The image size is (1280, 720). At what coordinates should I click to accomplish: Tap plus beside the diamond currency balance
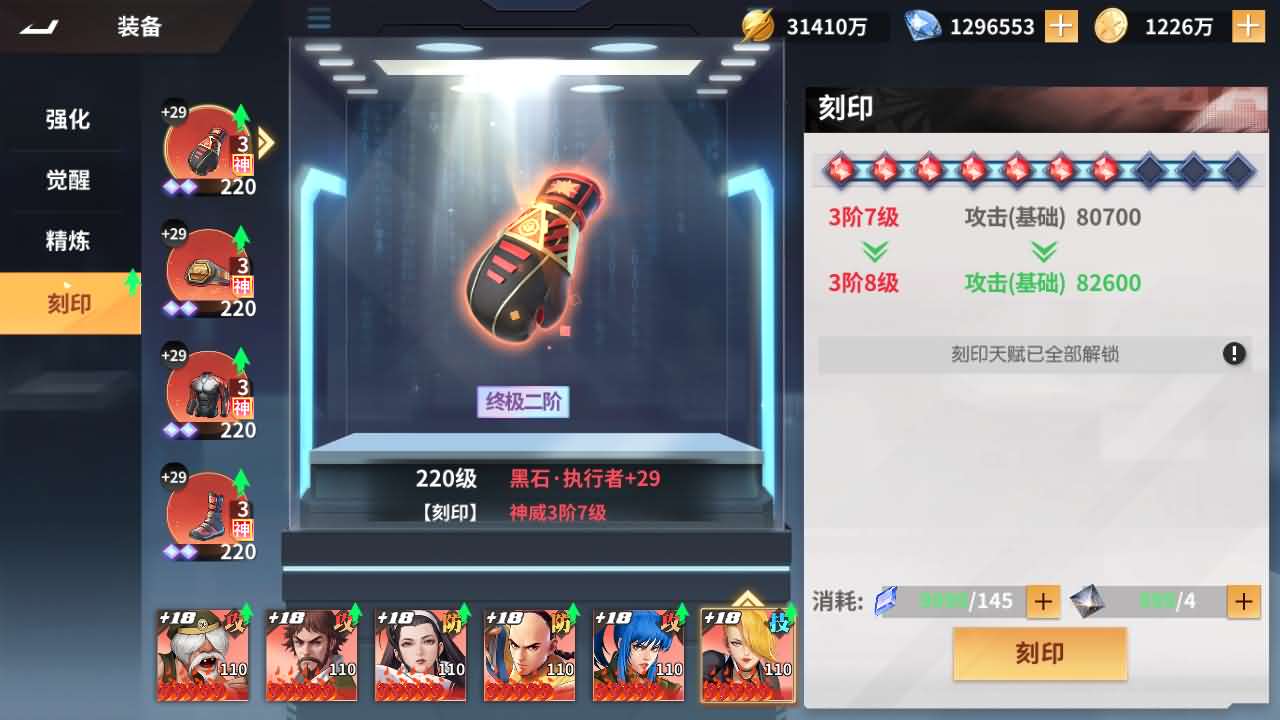click(x=1059, y=26)
